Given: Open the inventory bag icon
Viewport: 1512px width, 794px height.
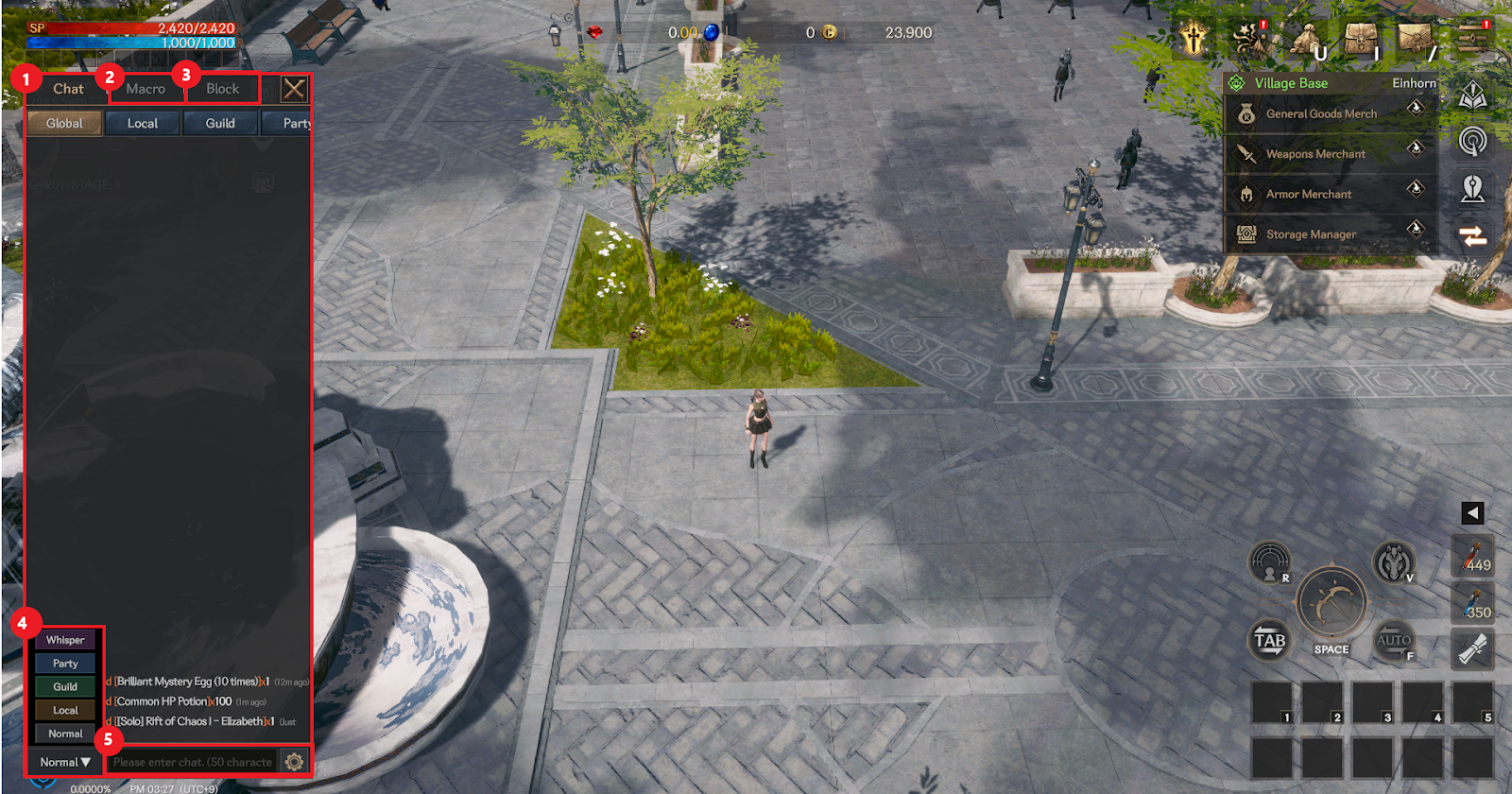Looking at the screenshot, I should point(1361,39).
